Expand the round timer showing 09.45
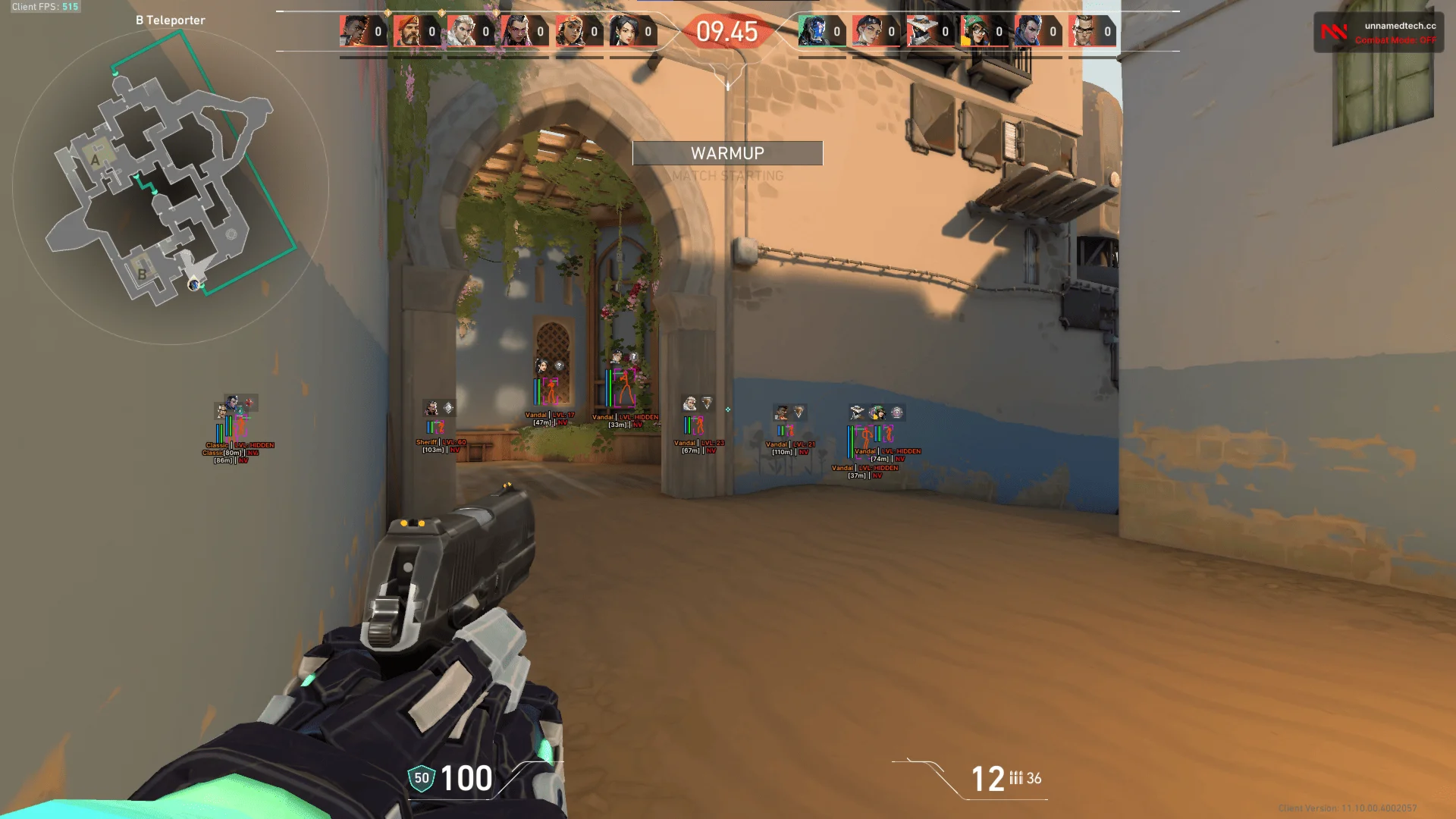 pyautogui.click(x=729, y=33)
